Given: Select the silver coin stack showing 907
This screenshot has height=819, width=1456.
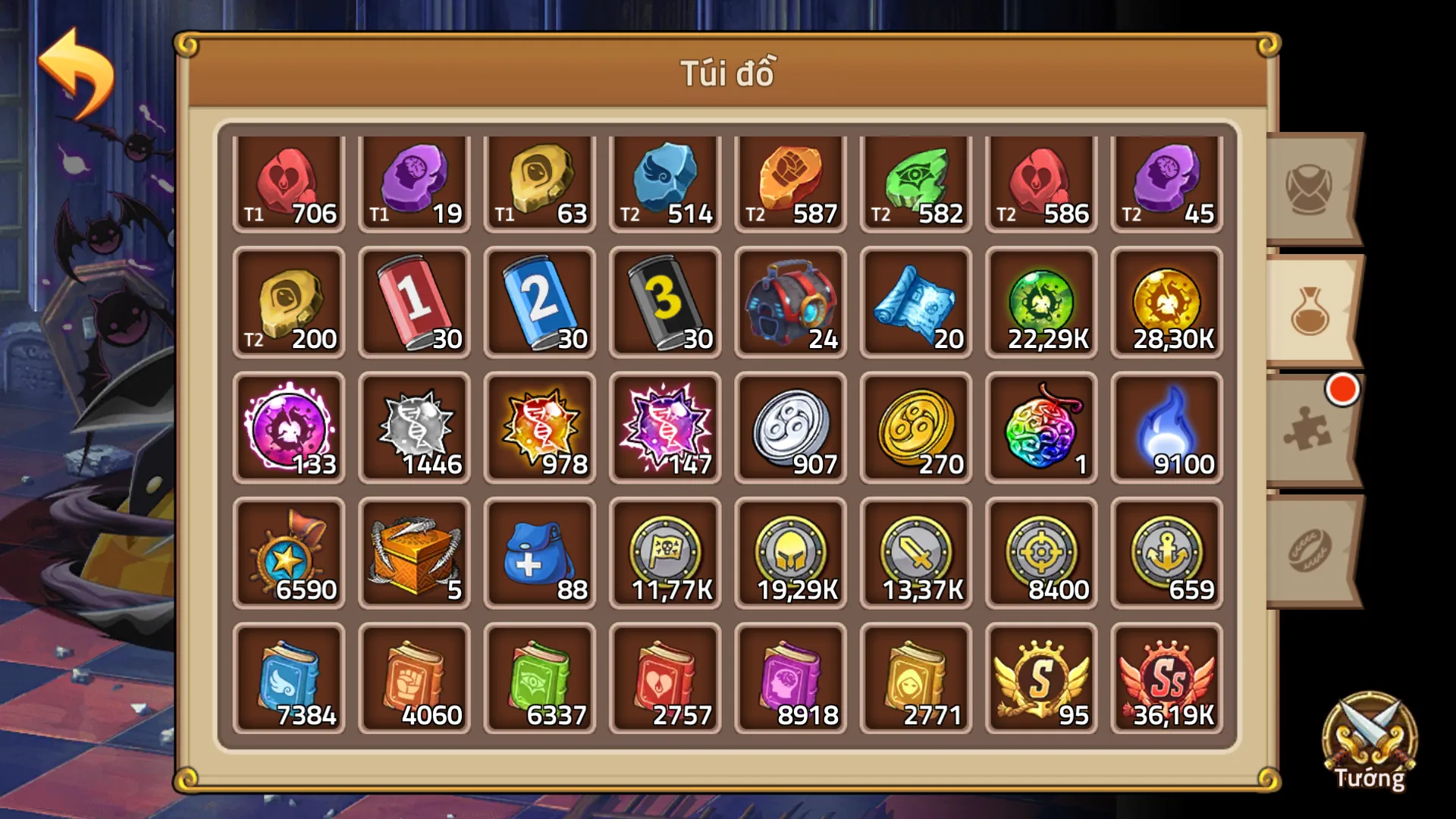Looking at the screenshot, I should coord(789,427).
